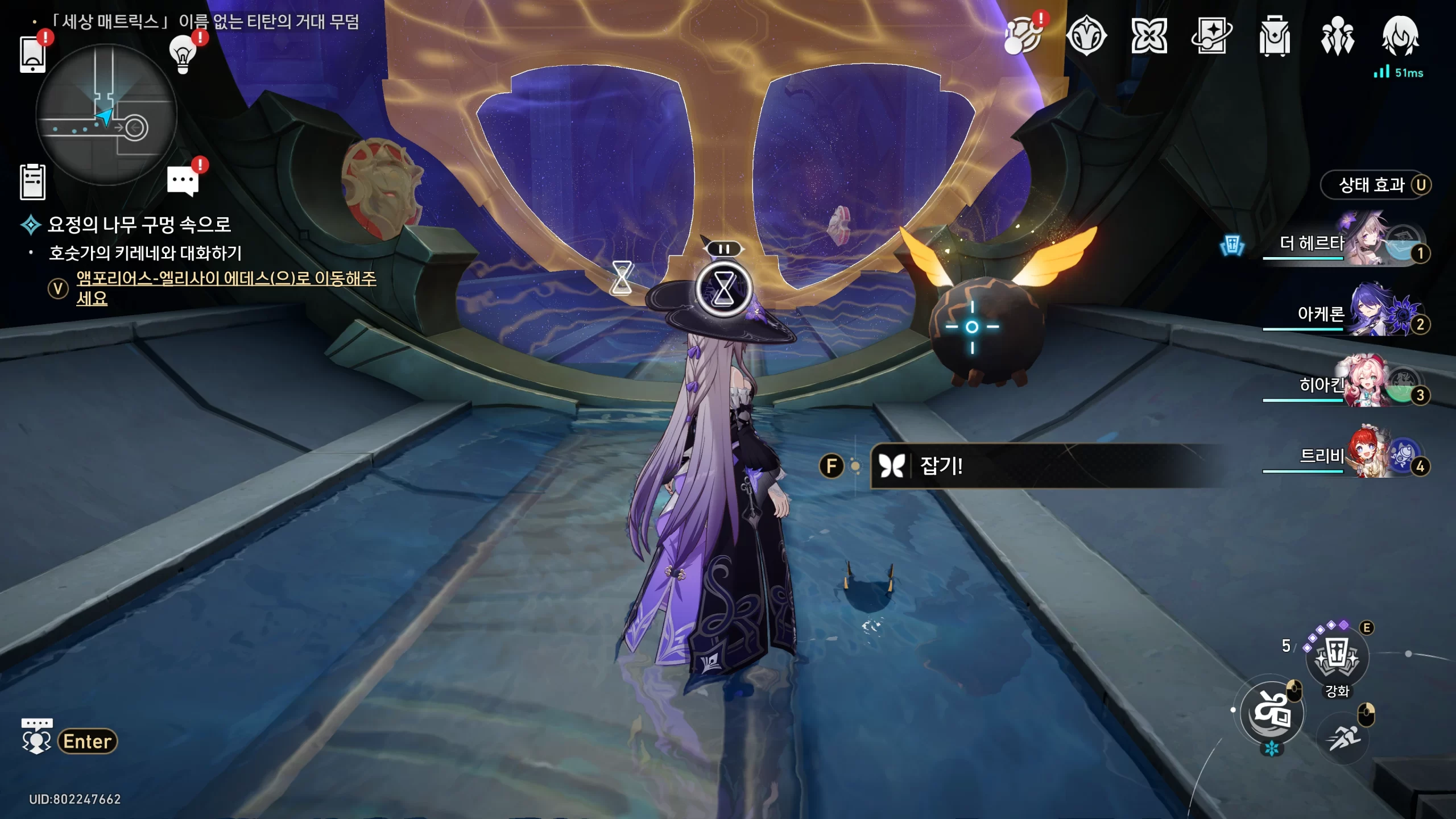
Task: Open the chat message bubble icon
Action: coord(183,181)
